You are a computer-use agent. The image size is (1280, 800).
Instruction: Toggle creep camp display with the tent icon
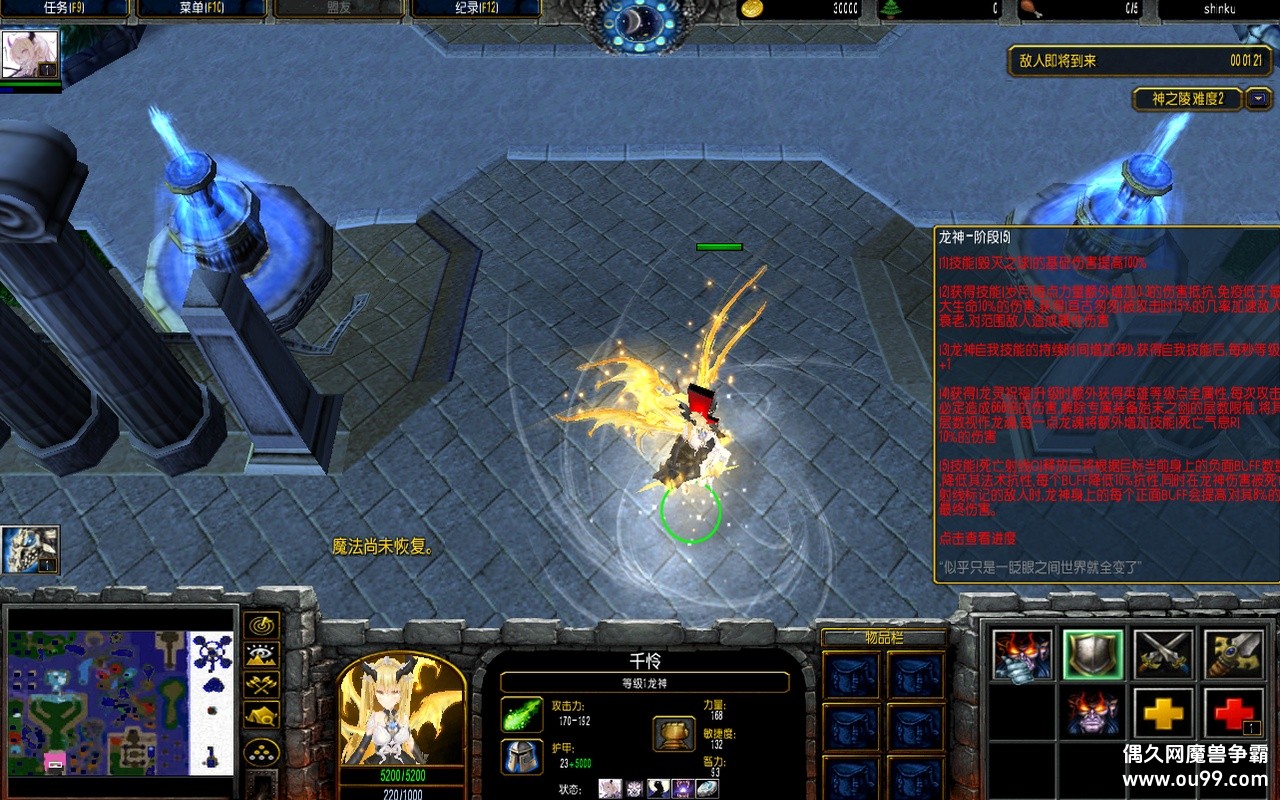[x=261, y=714]
